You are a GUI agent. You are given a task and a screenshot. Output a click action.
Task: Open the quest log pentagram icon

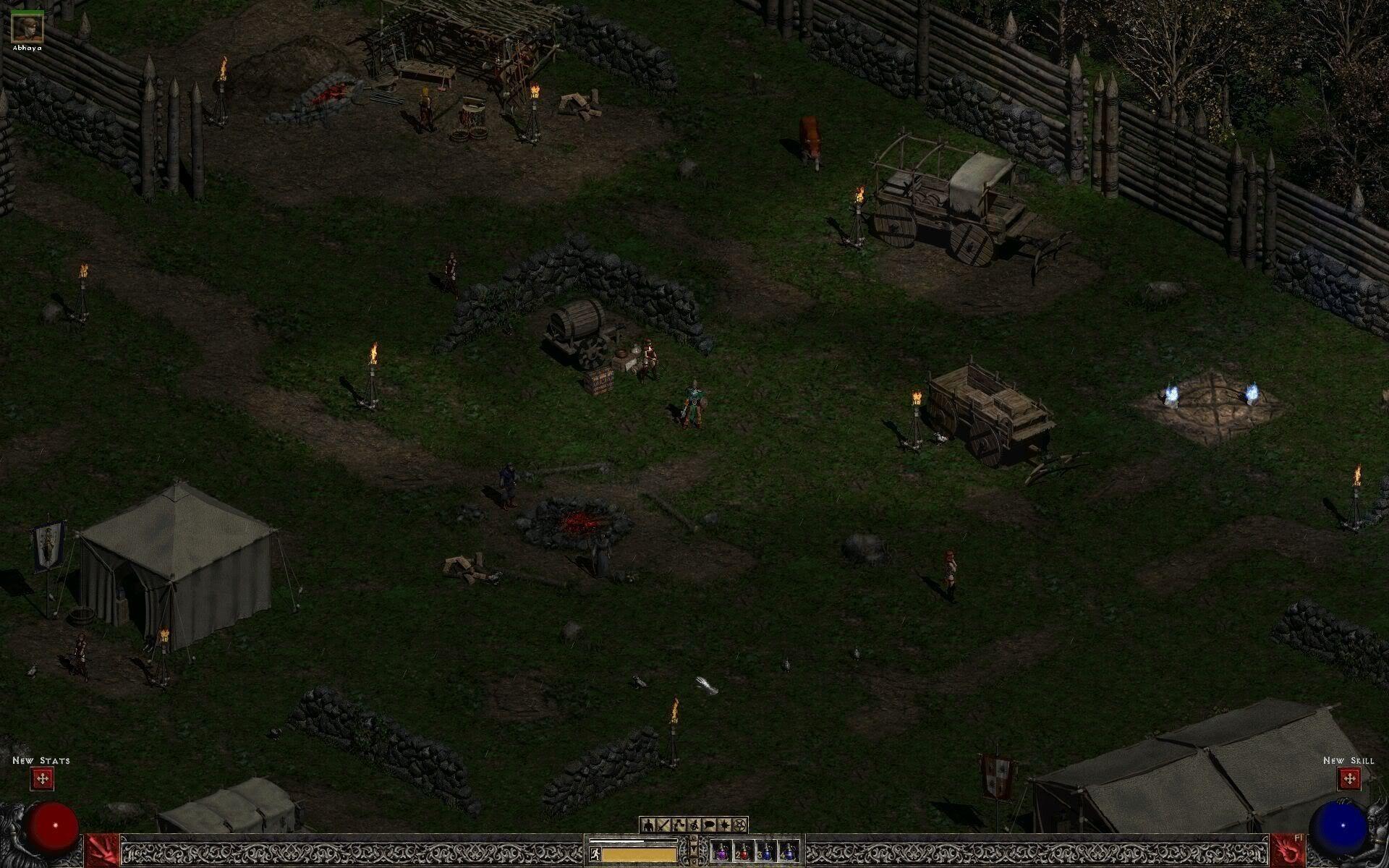pyautogui.click(x=739, y=826)
